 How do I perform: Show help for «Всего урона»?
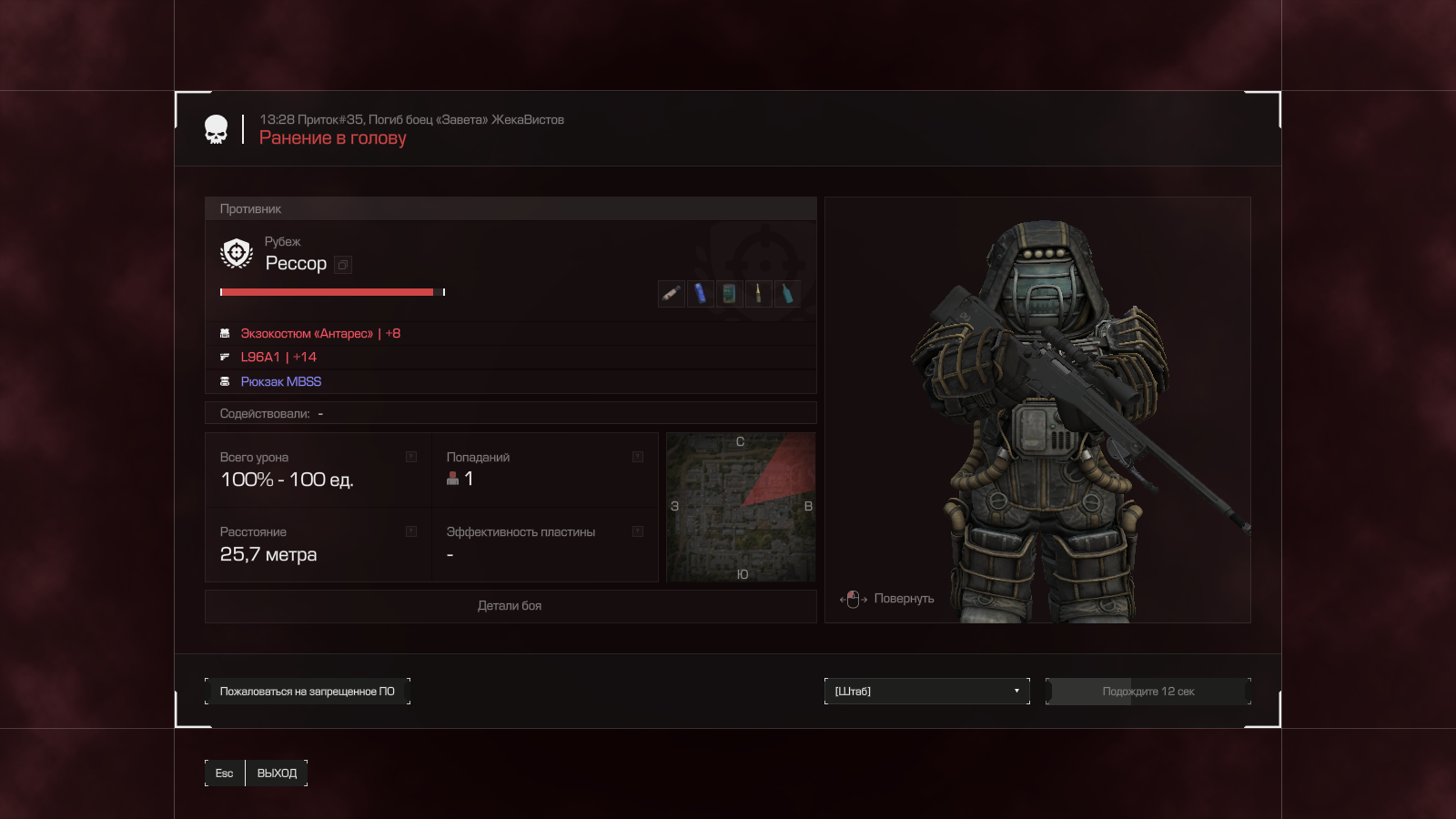coord(411,457)
